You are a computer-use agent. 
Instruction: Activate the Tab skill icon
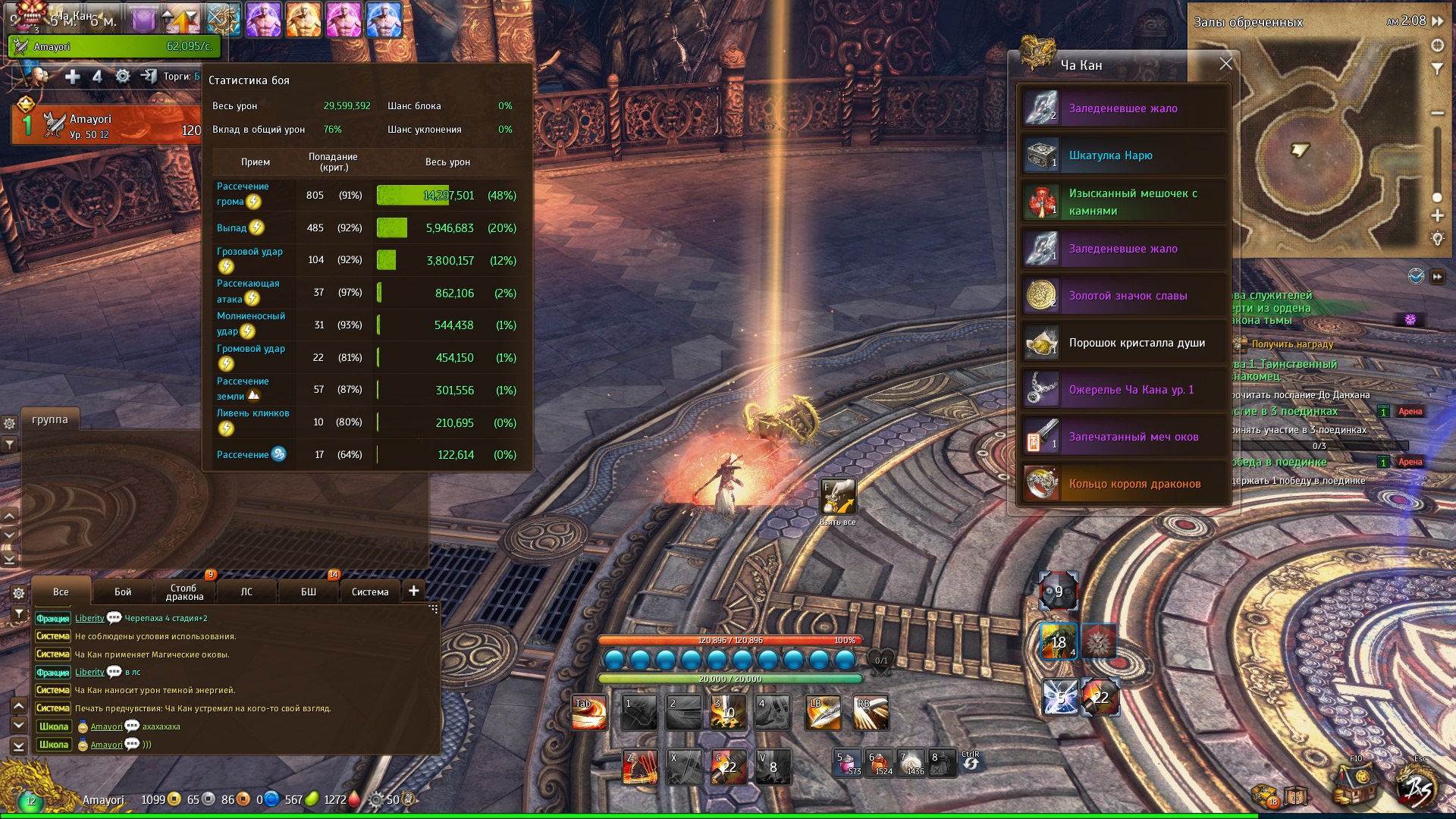point(589,713)
